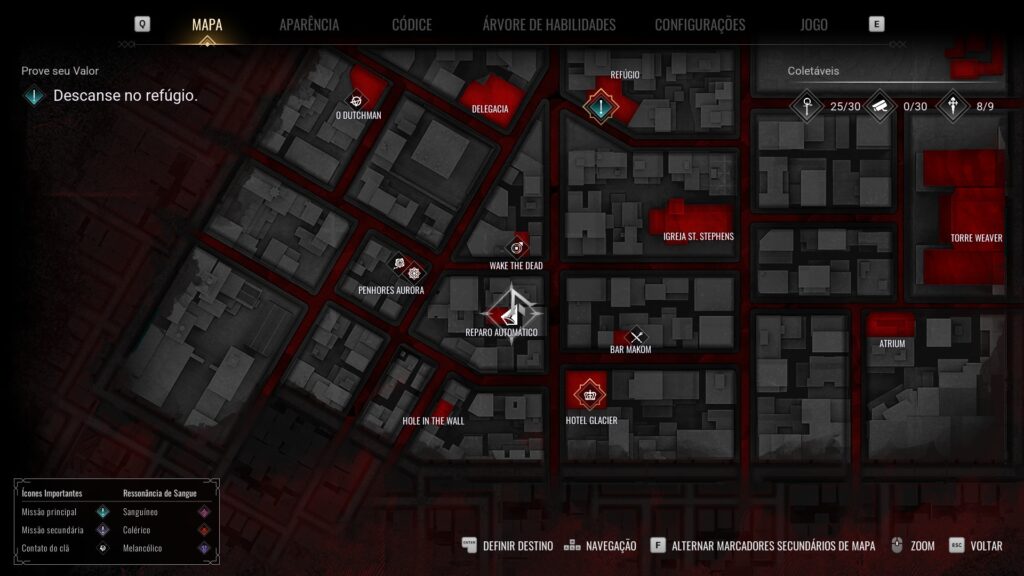
Task: Select the Mapa tab
Action: point(207,24)
